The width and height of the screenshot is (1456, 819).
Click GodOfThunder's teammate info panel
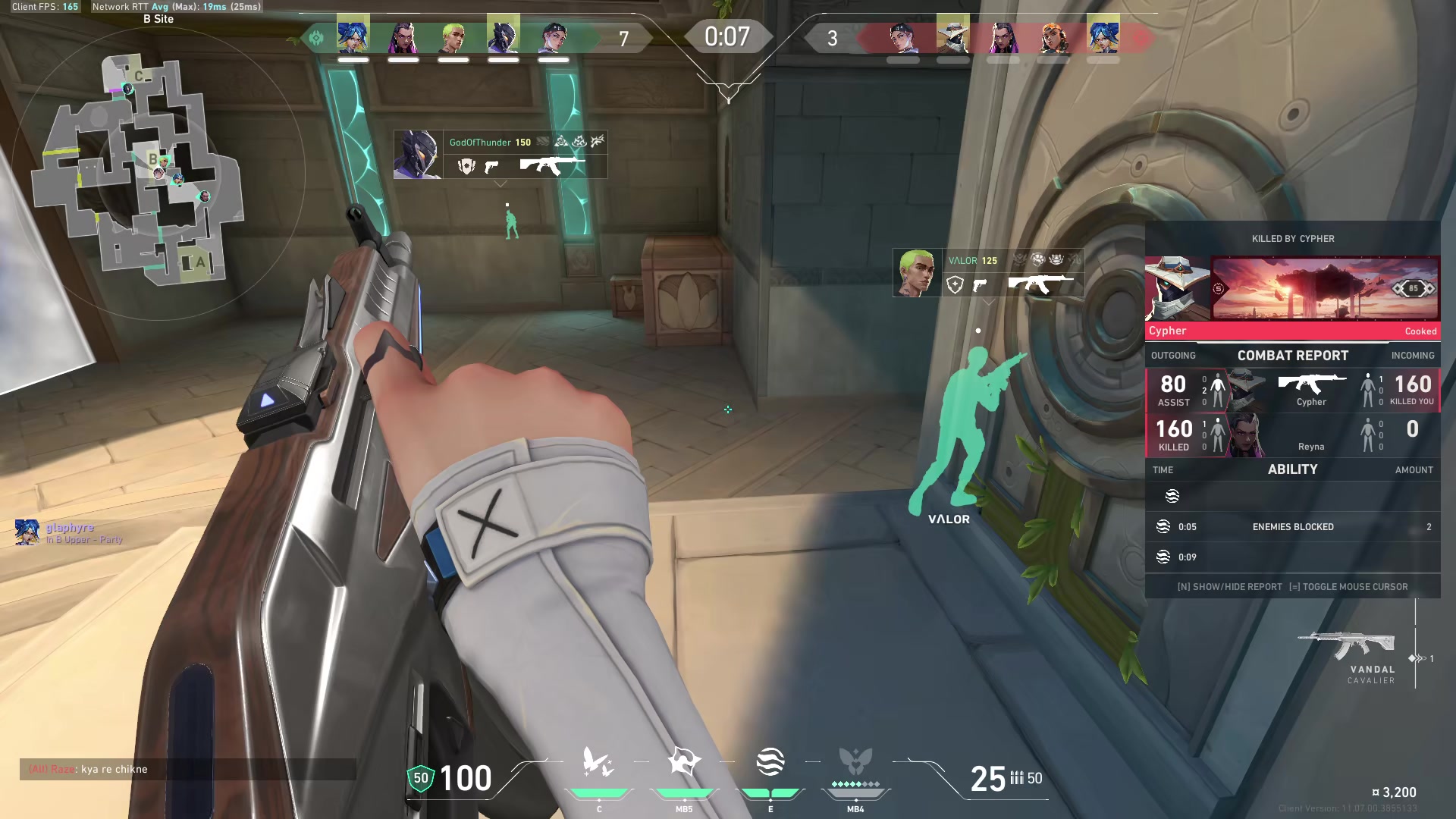(x=500, y=155)
